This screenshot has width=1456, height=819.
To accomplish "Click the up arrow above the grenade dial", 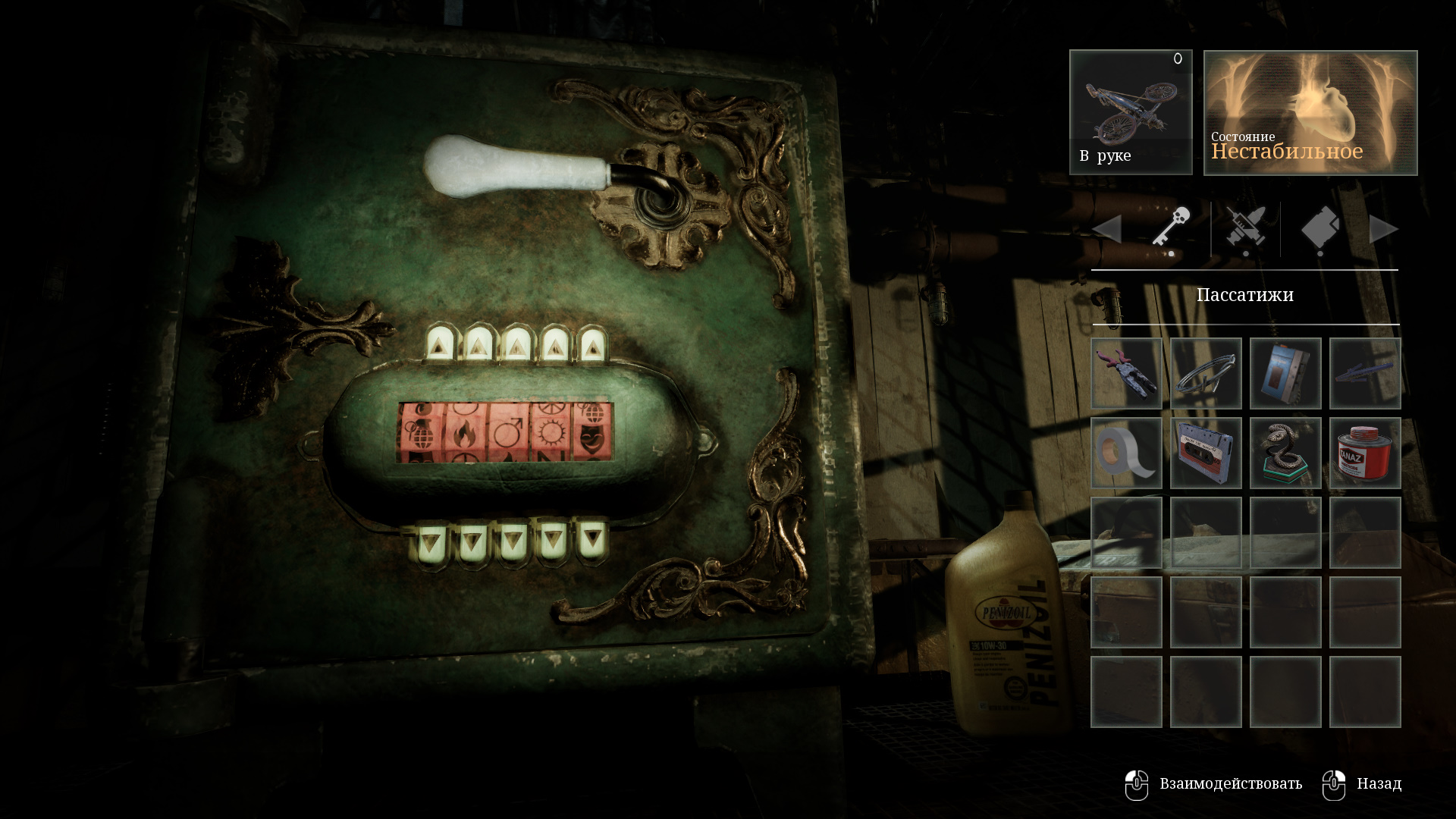I will pyautogui.click(x=438, y=346).
